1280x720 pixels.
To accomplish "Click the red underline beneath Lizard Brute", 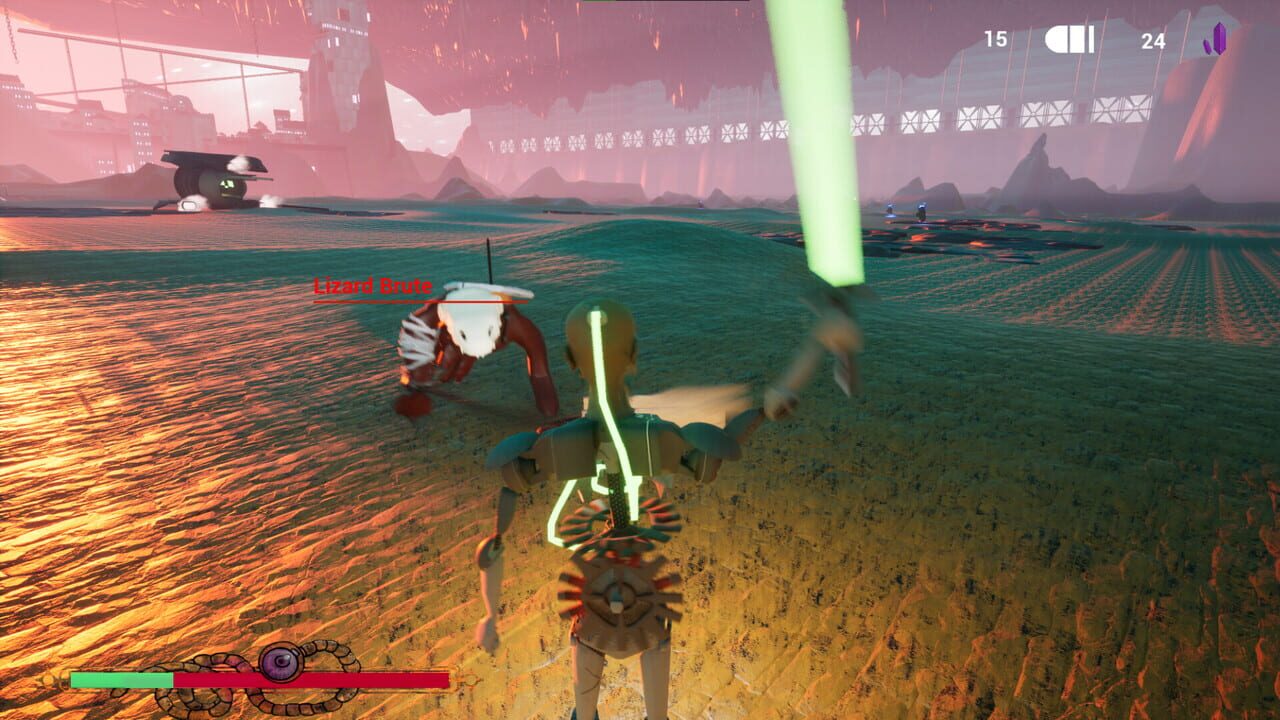I will [x=400, y=301].
